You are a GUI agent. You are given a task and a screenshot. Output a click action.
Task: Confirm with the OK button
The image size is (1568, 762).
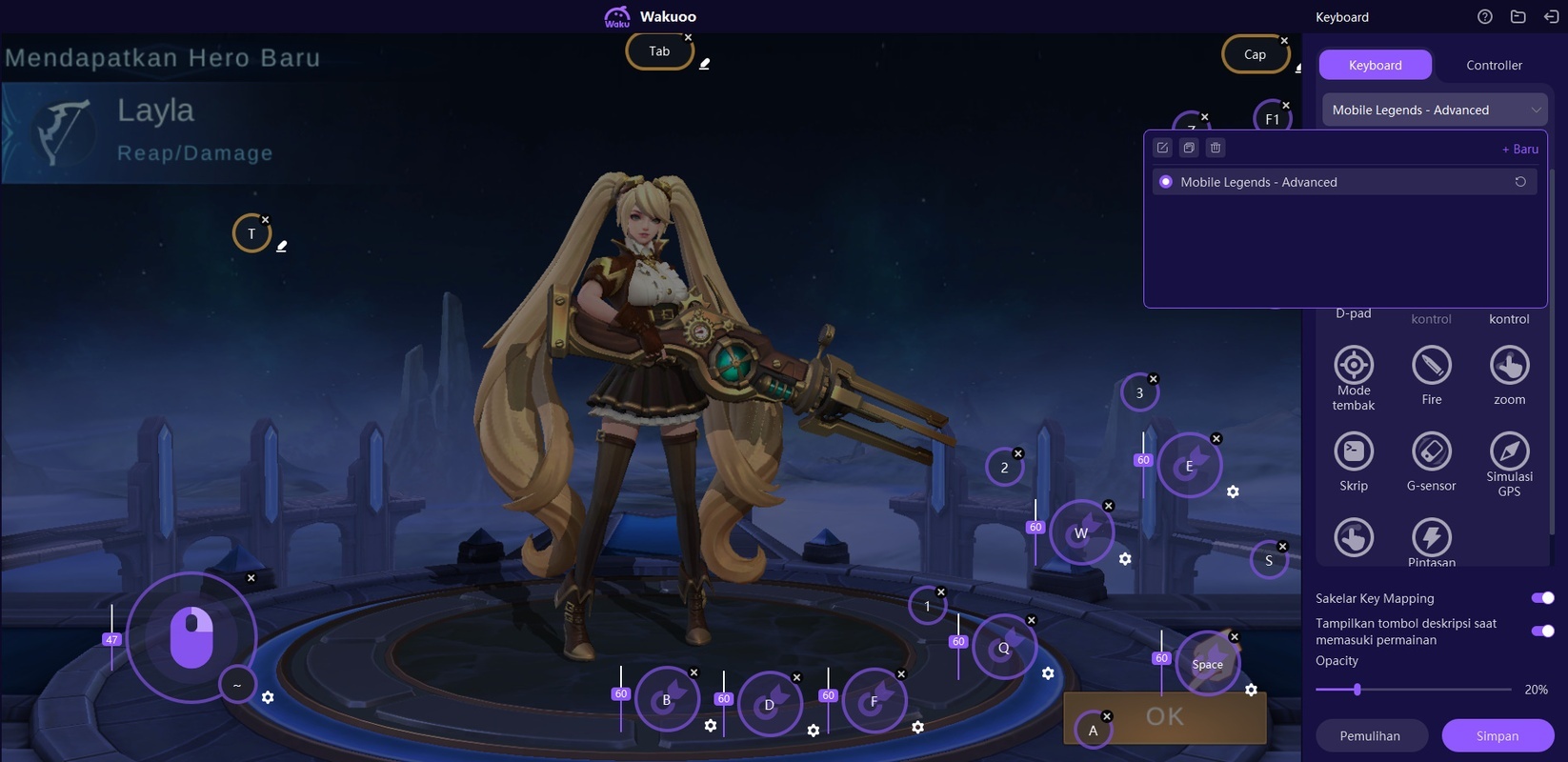(x=1164, y=716)
